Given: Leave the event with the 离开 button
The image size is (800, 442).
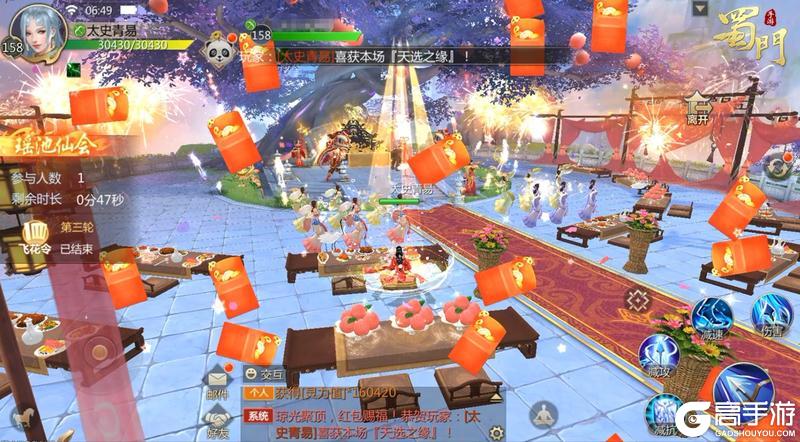Looking at the screenshot, I should pyautogui.click(x=699, y=108).
